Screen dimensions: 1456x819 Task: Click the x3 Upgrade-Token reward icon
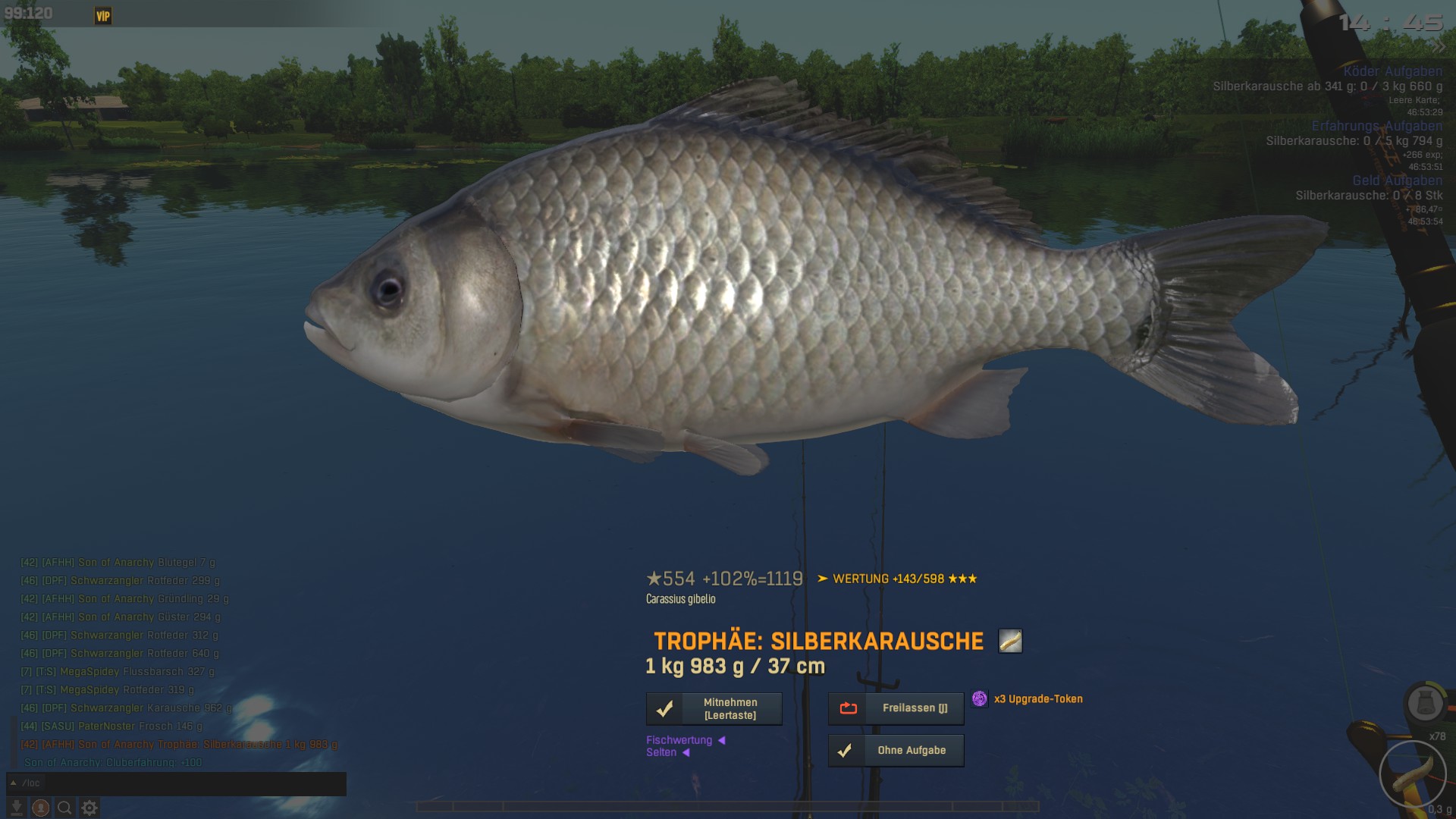[980, 699]
